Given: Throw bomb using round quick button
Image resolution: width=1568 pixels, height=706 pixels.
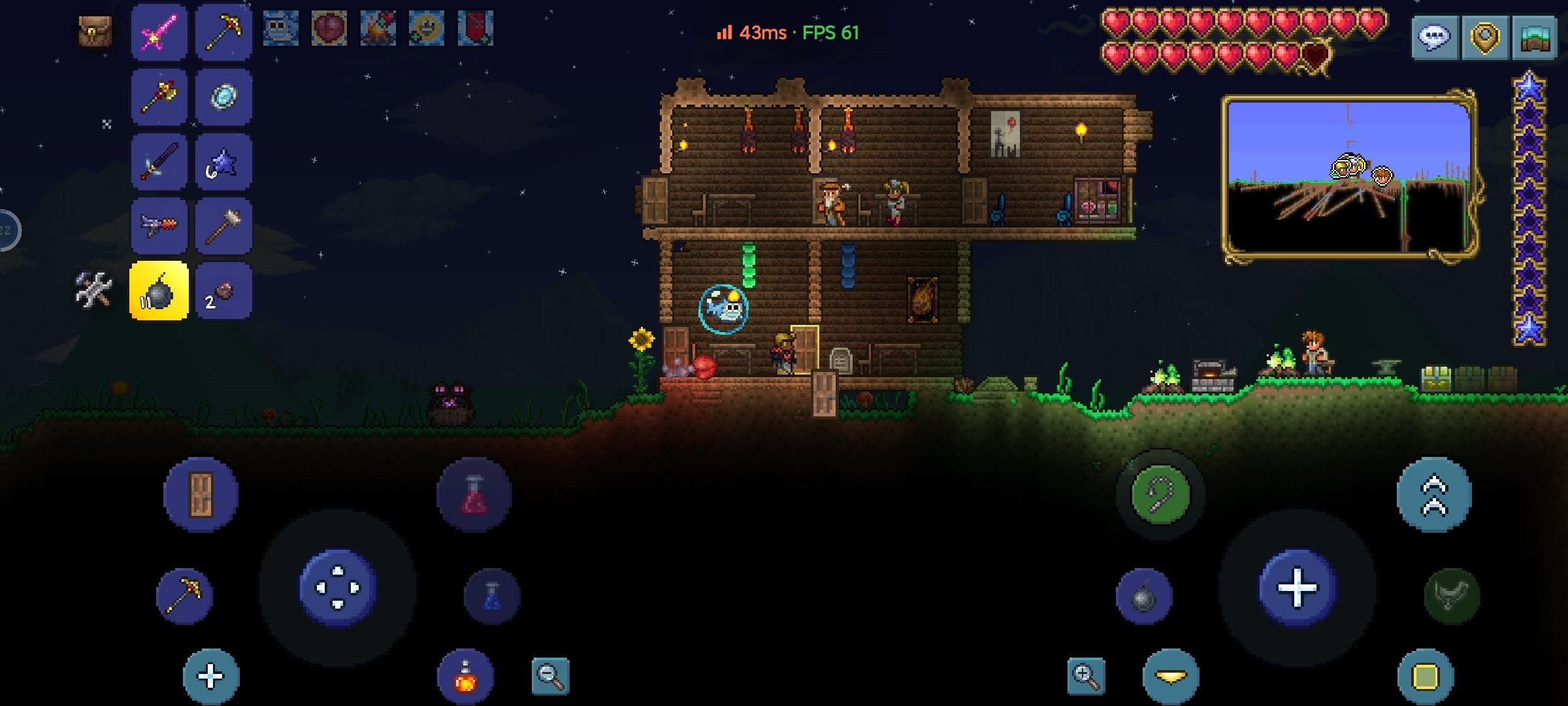Looking at the screenshot, I should pos(1144,596).
